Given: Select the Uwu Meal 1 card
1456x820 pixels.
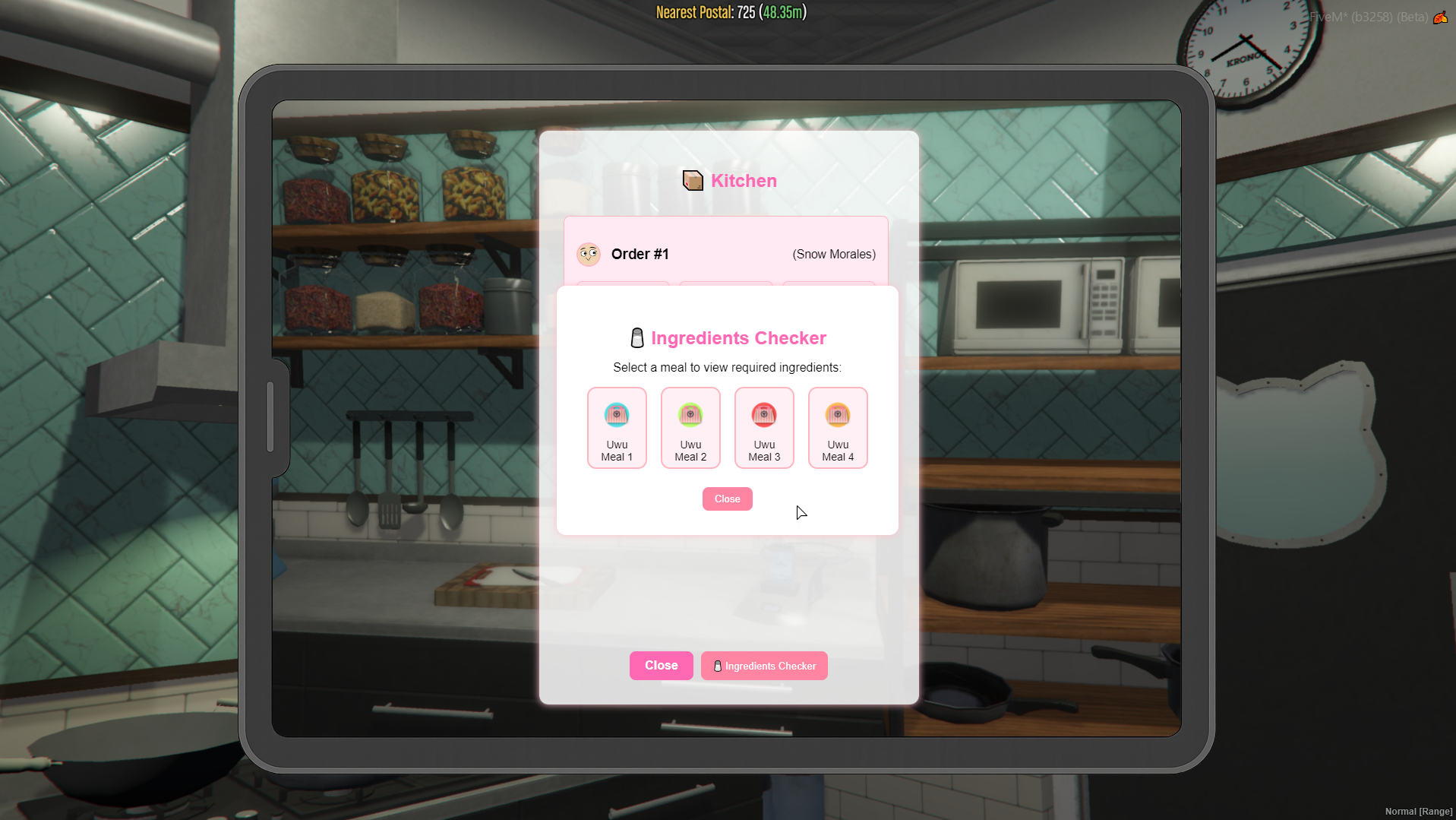Looking at the screenshot, I should pyautogui.click(x=616, y=428).
